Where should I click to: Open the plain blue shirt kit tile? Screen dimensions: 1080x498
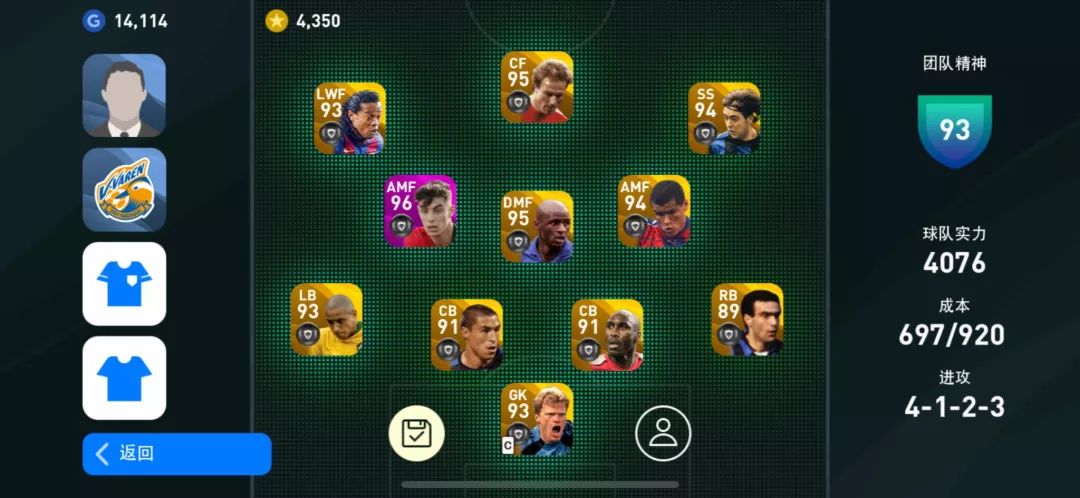pyautogui.click(x=124, y=378)
